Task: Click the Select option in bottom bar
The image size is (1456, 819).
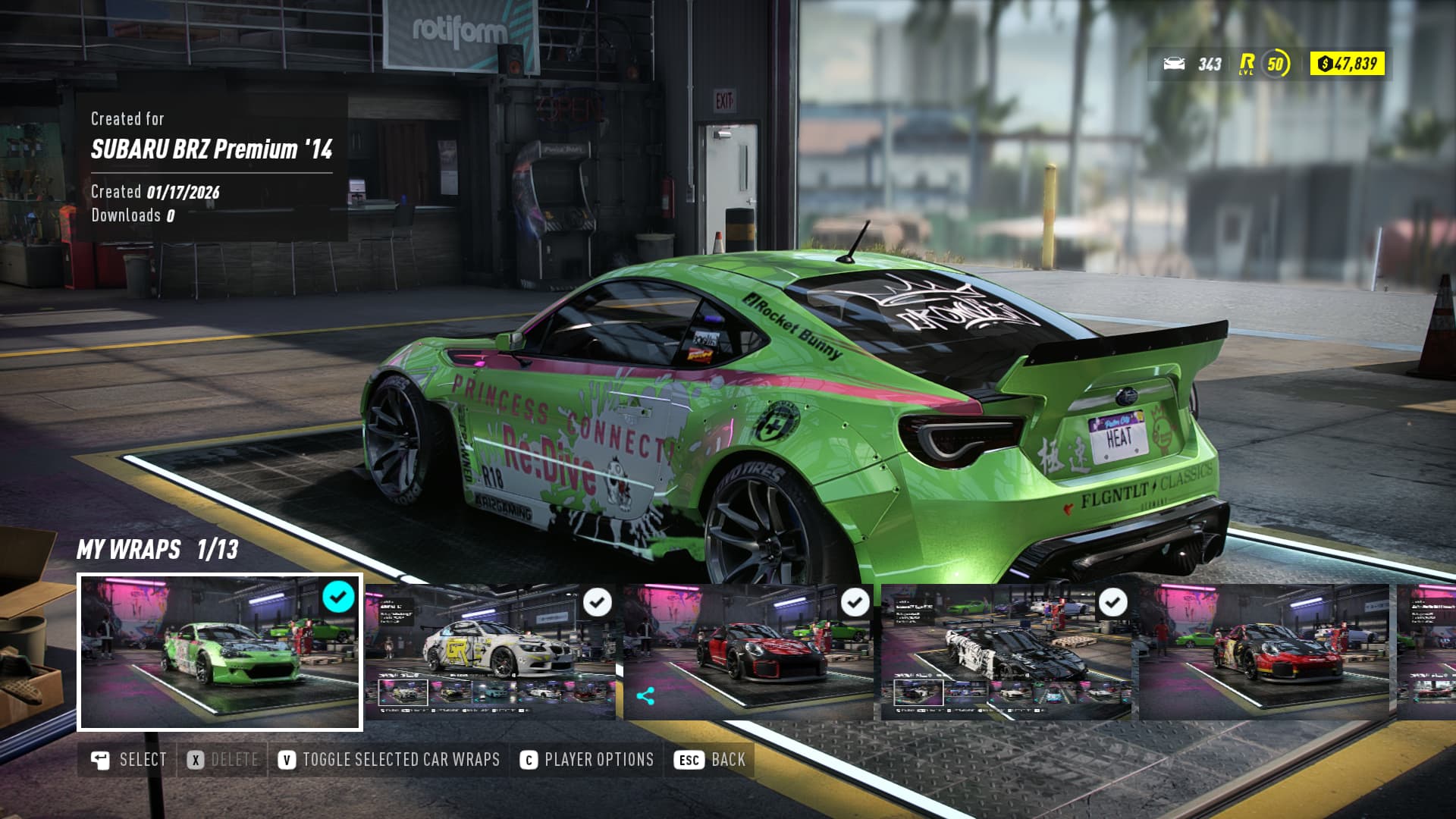Action: (129, 760)
